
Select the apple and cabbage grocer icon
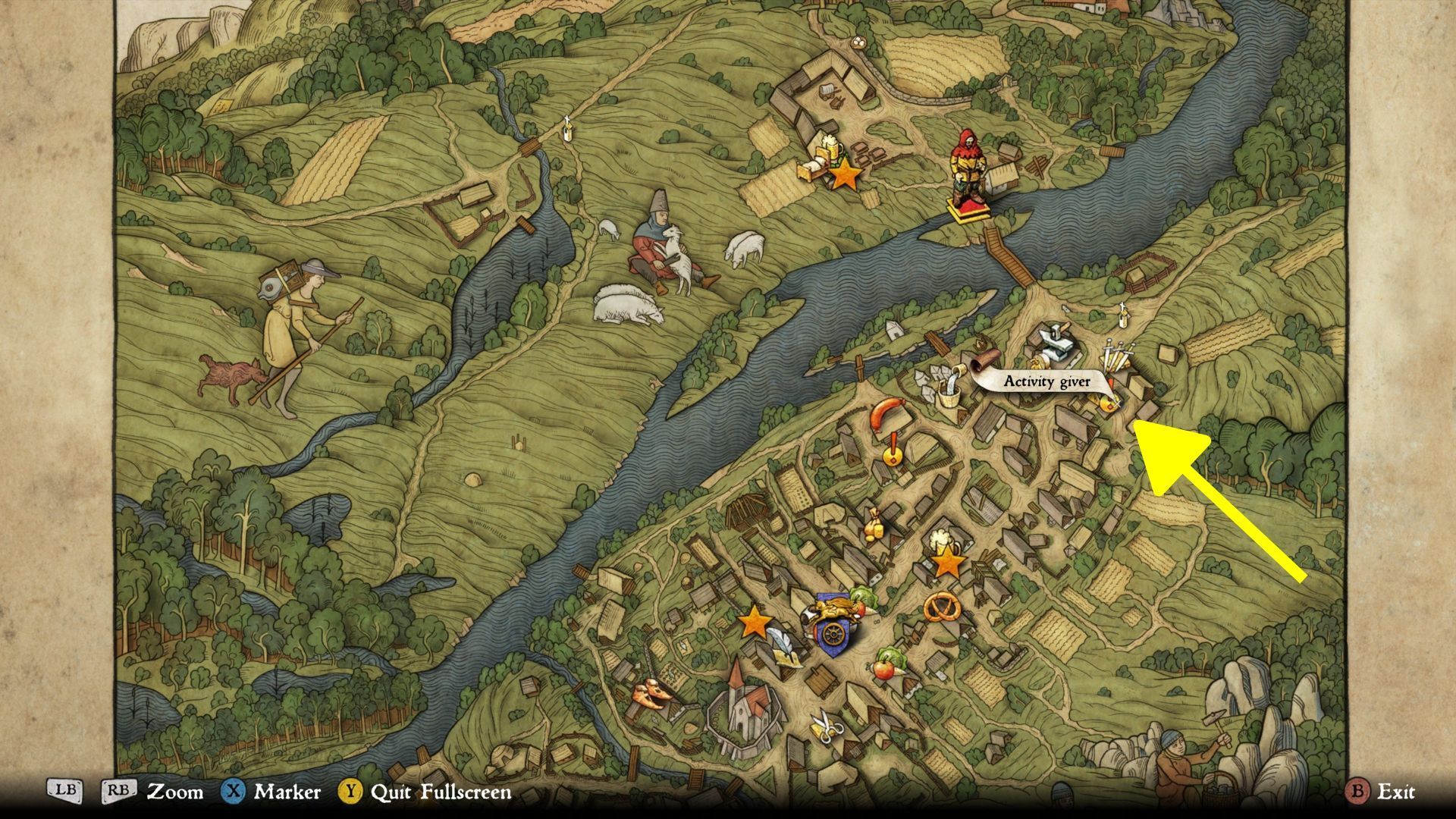(x=885, y=664)
